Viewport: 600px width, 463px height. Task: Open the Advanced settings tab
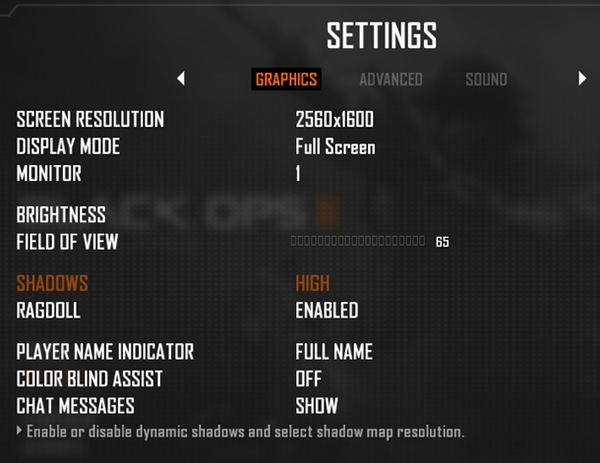tap(391, 79)
